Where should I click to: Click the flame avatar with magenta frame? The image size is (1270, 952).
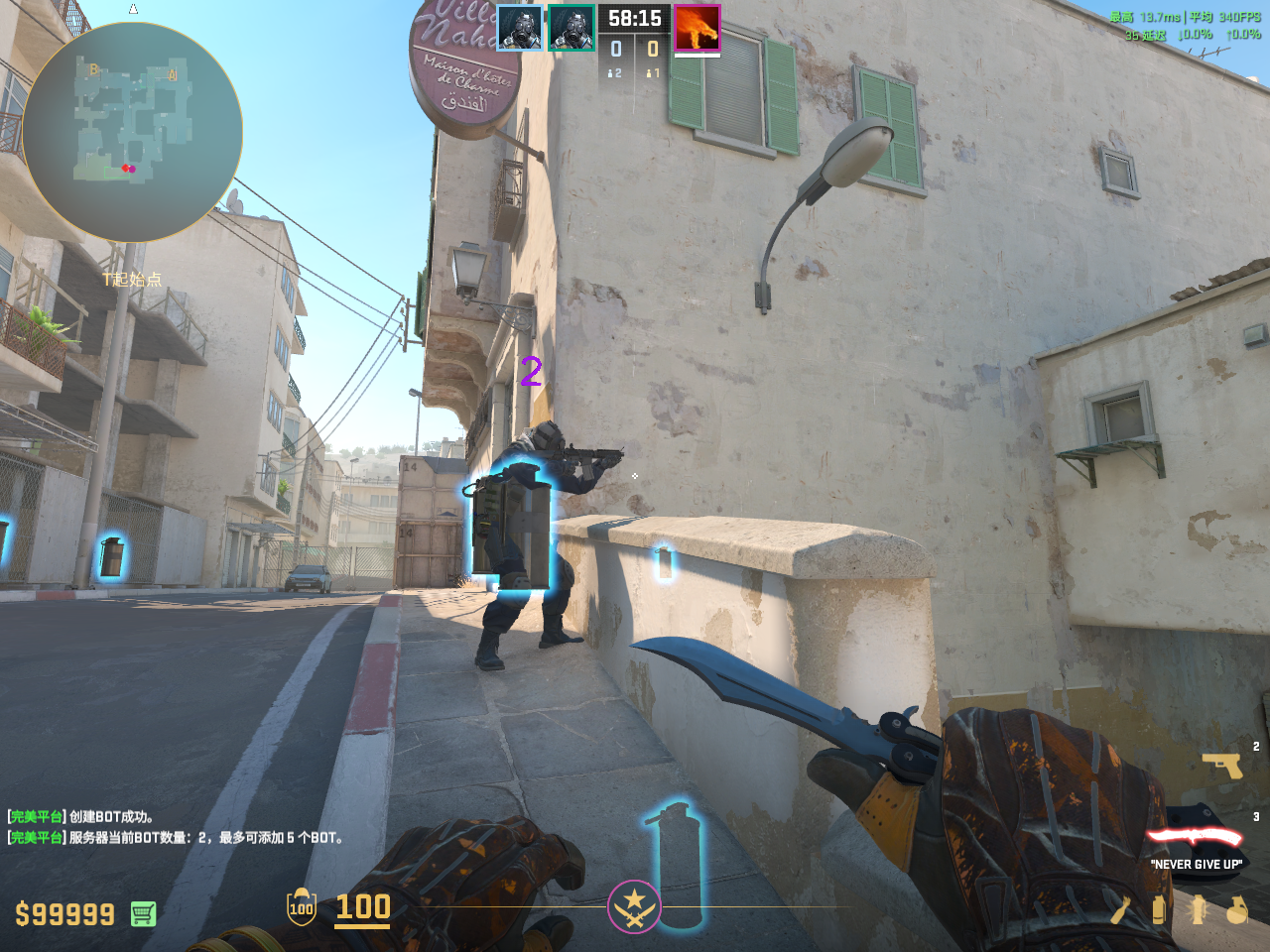pos(697,28)
